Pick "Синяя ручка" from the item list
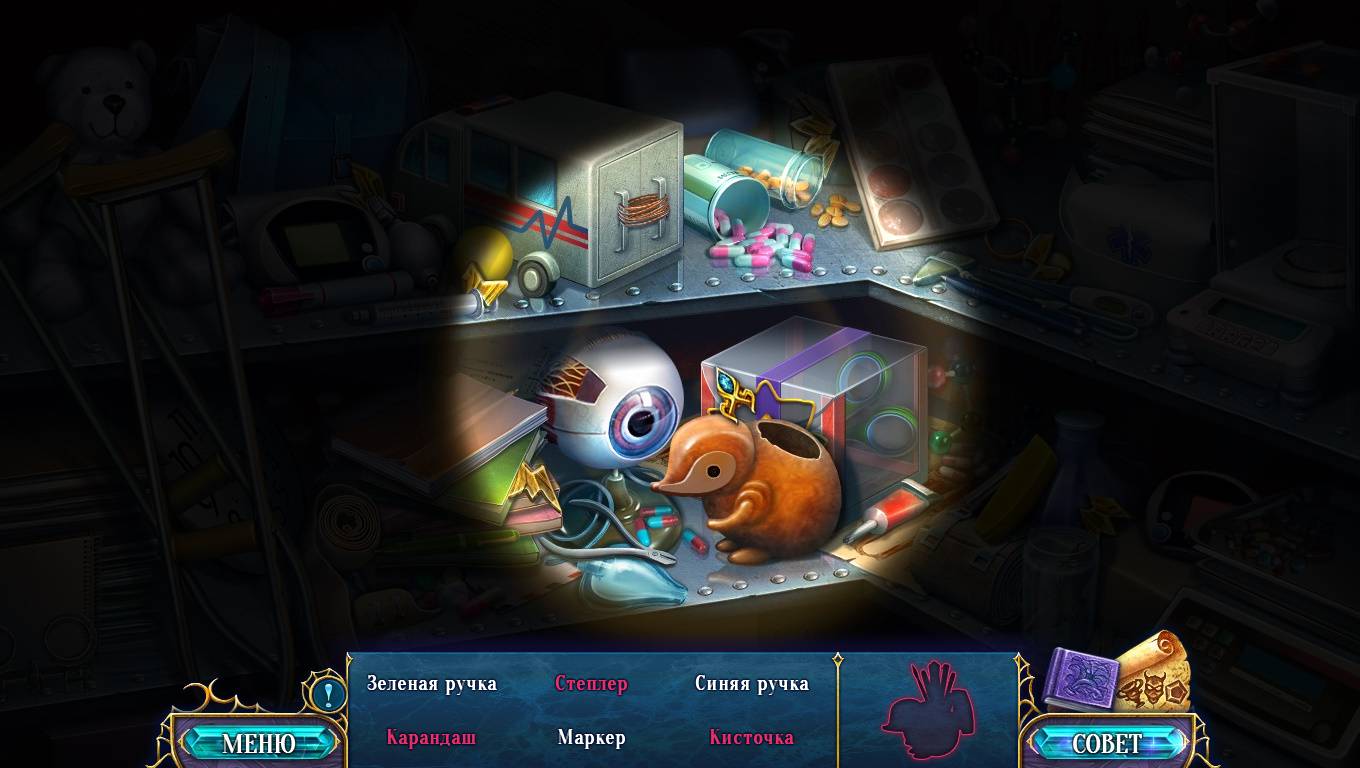This screenshot has width=1360, height=768. tap(751, 684)
